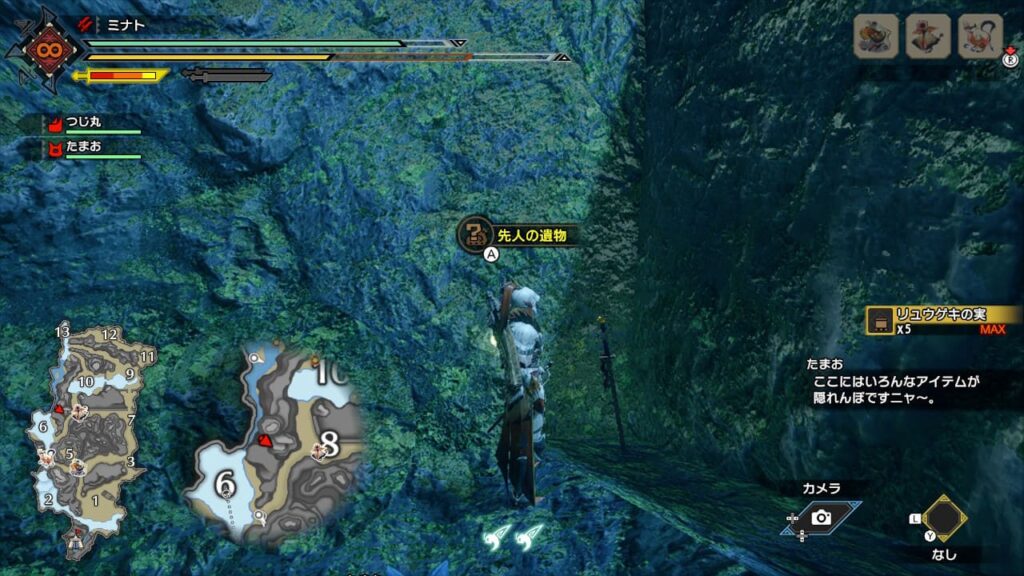Image resolution: width=1024 pixels, height=576 pixels.
Task: Open the first monster icon at top right
Action: click(x=875, y=37)
